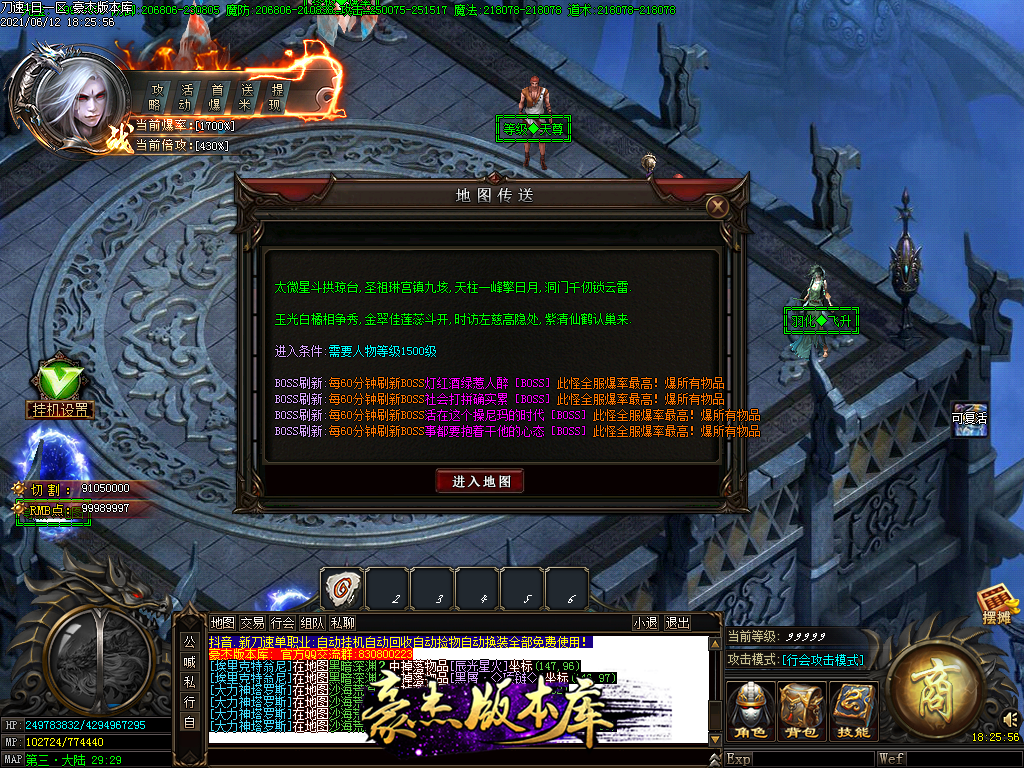
Task: Open the 角色 character panel
Action: 750,712
